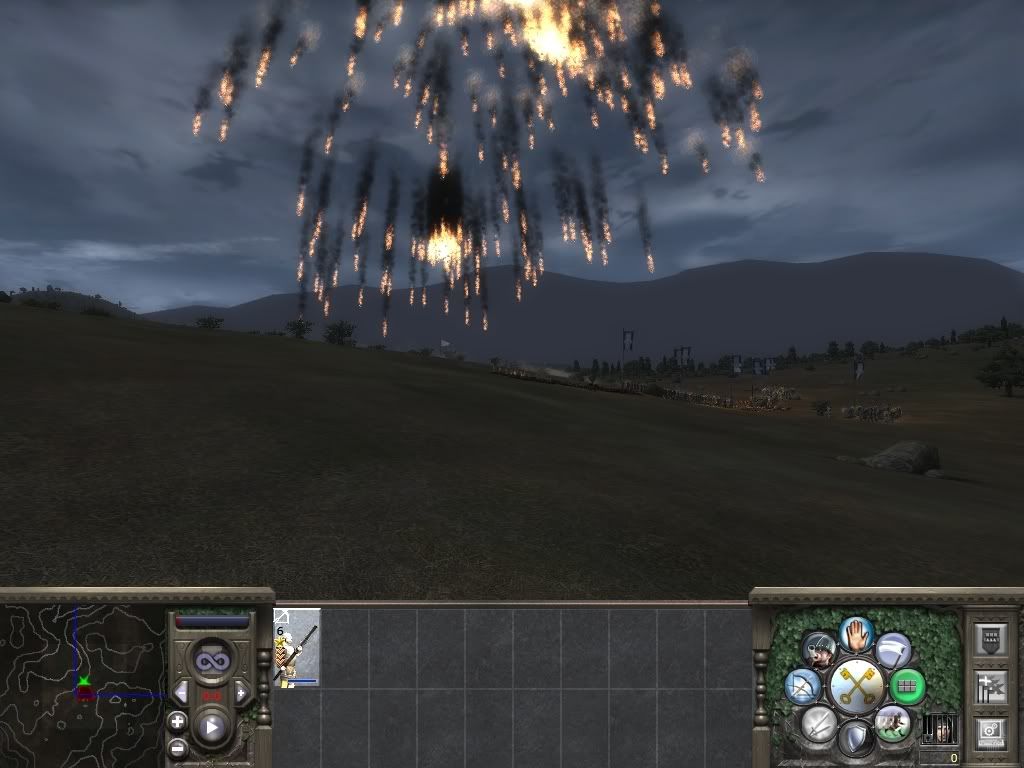The width and height of the screenshot is (1024, 768).
Task: Zoom out the minimap with the minus button
Action: (177, 747)
